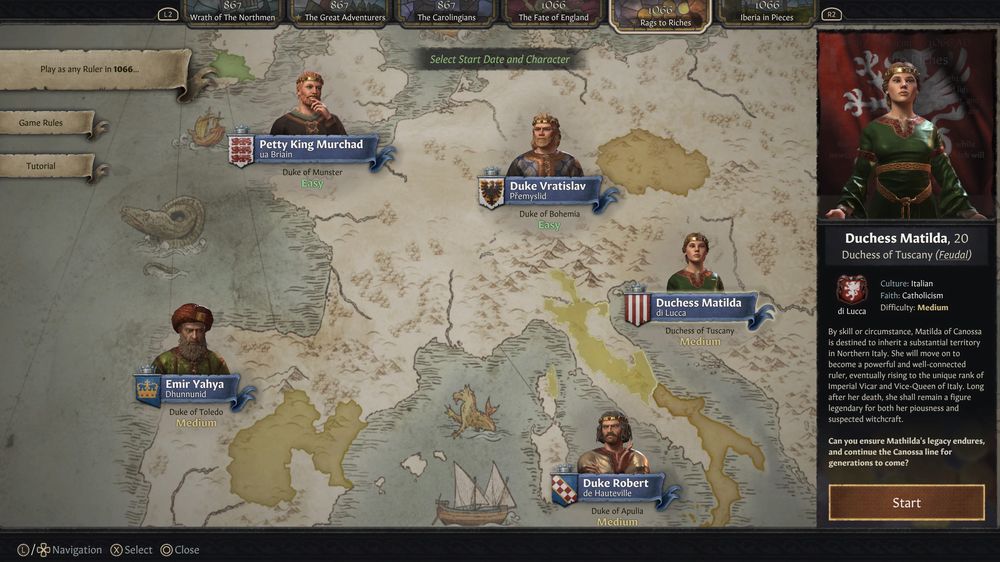This screenshot has height=562, width=1000.
Task: Select Petty King Murchad character
Action: pyautogui.click(x=310, y=150)
